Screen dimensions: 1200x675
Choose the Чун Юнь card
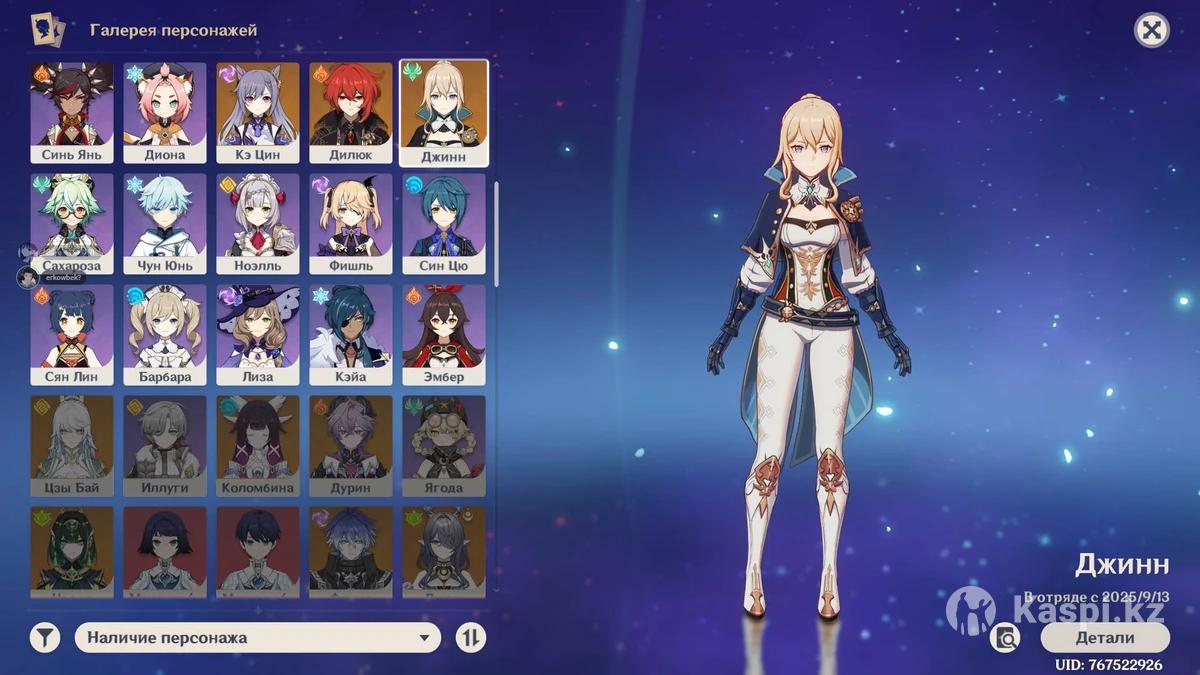(x=165, y=224)
